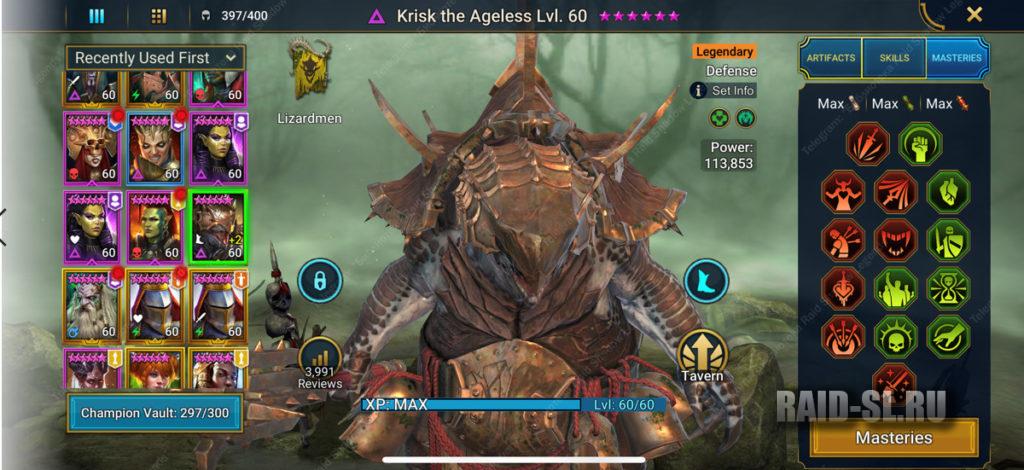Switch to the Skills tab

[x=894, y=58]
